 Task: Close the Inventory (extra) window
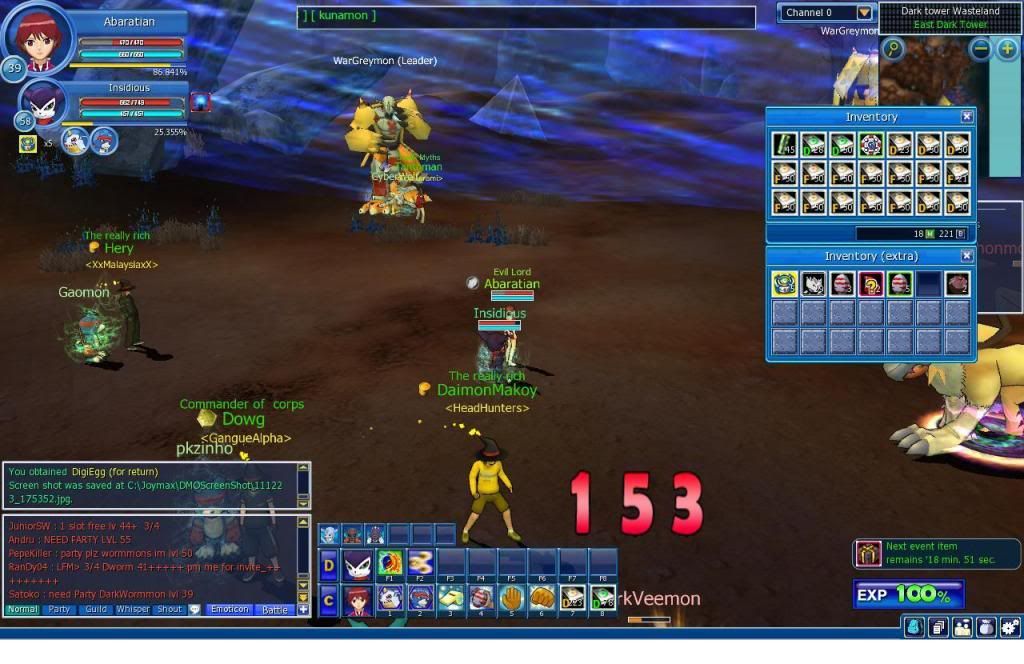(966, 256)
